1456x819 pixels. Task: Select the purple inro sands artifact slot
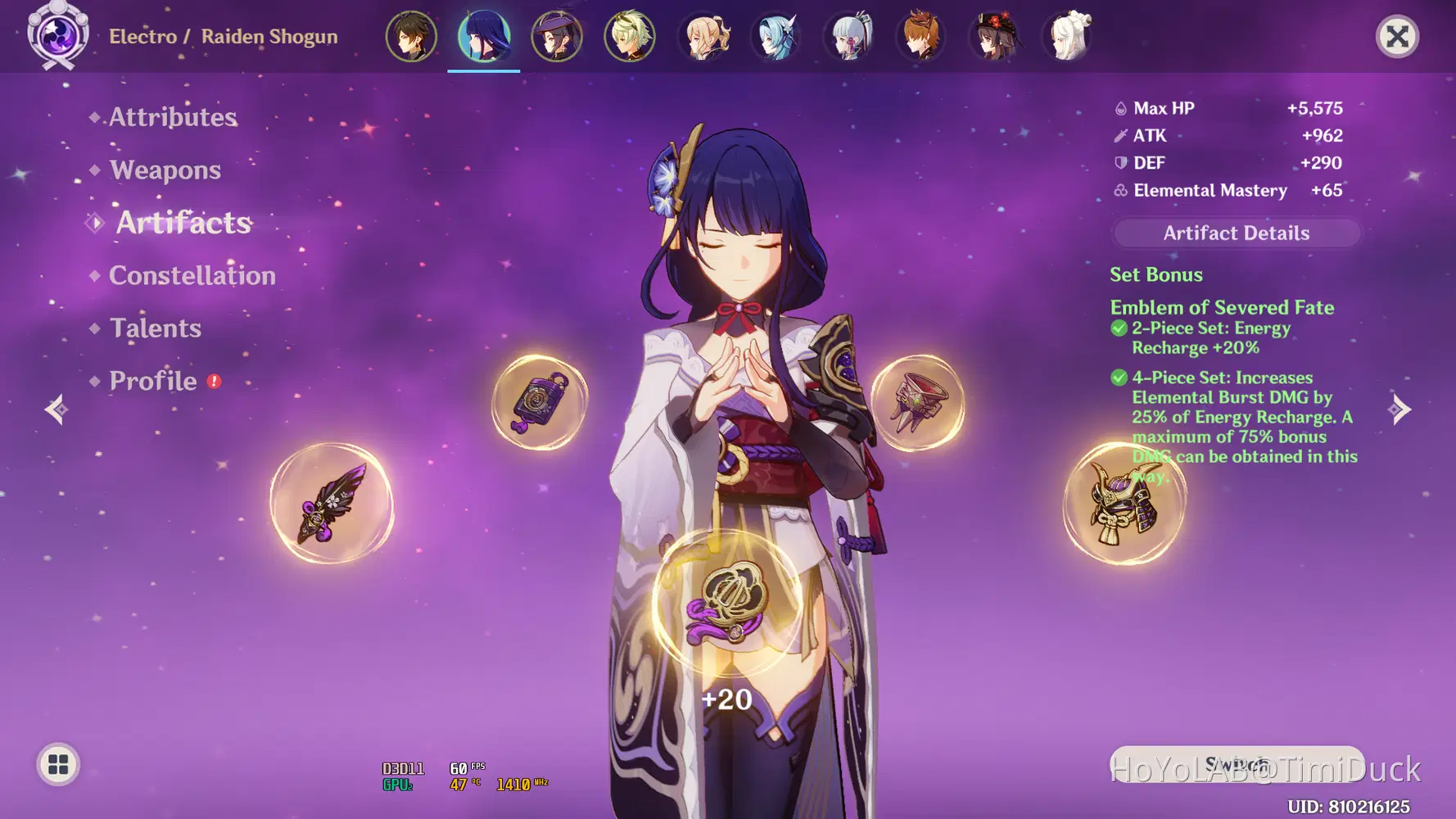pyautogui.click(x=539, y=402)
